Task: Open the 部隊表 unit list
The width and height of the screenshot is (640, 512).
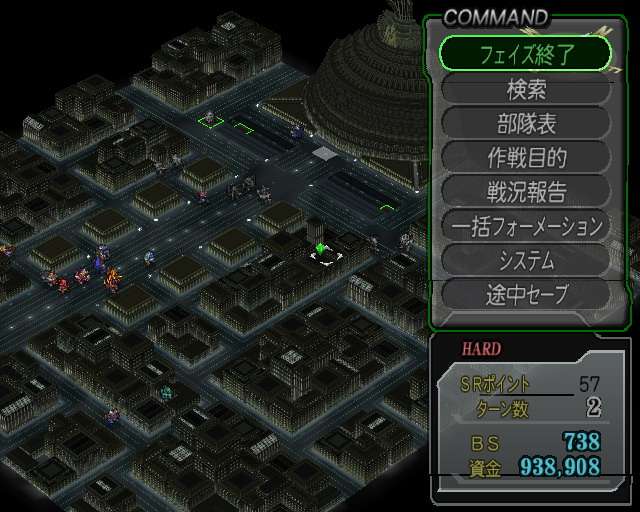Action: (x=525, y=124)
